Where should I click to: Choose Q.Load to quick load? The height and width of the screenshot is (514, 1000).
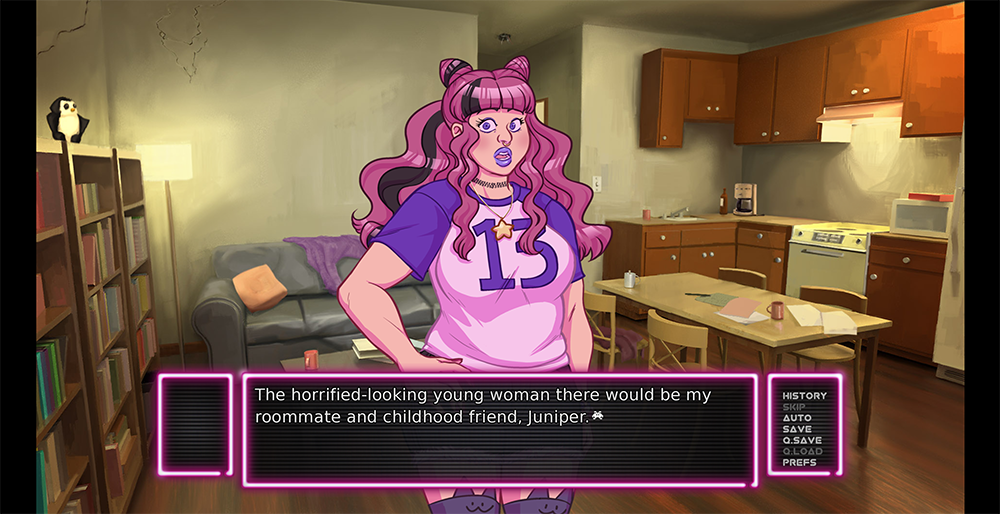point(803,451)
